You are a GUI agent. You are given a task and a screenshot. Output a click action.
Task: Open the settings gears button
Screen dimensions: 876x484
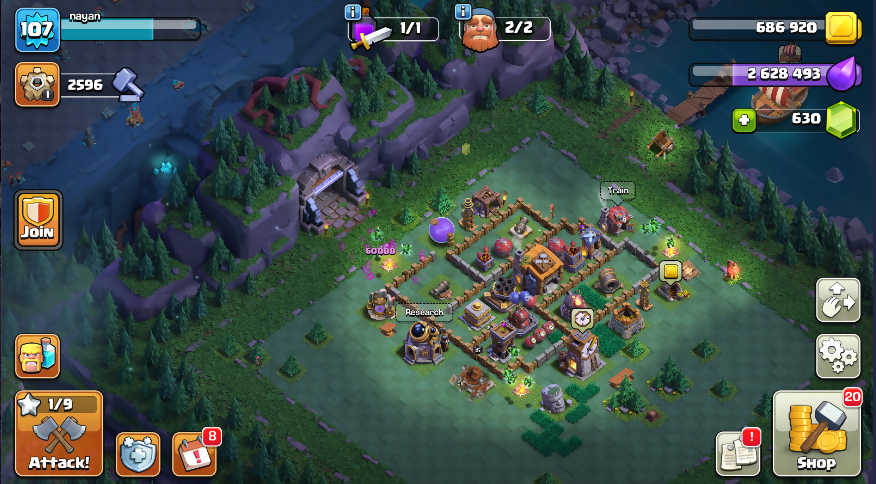(x=838, y=355)
